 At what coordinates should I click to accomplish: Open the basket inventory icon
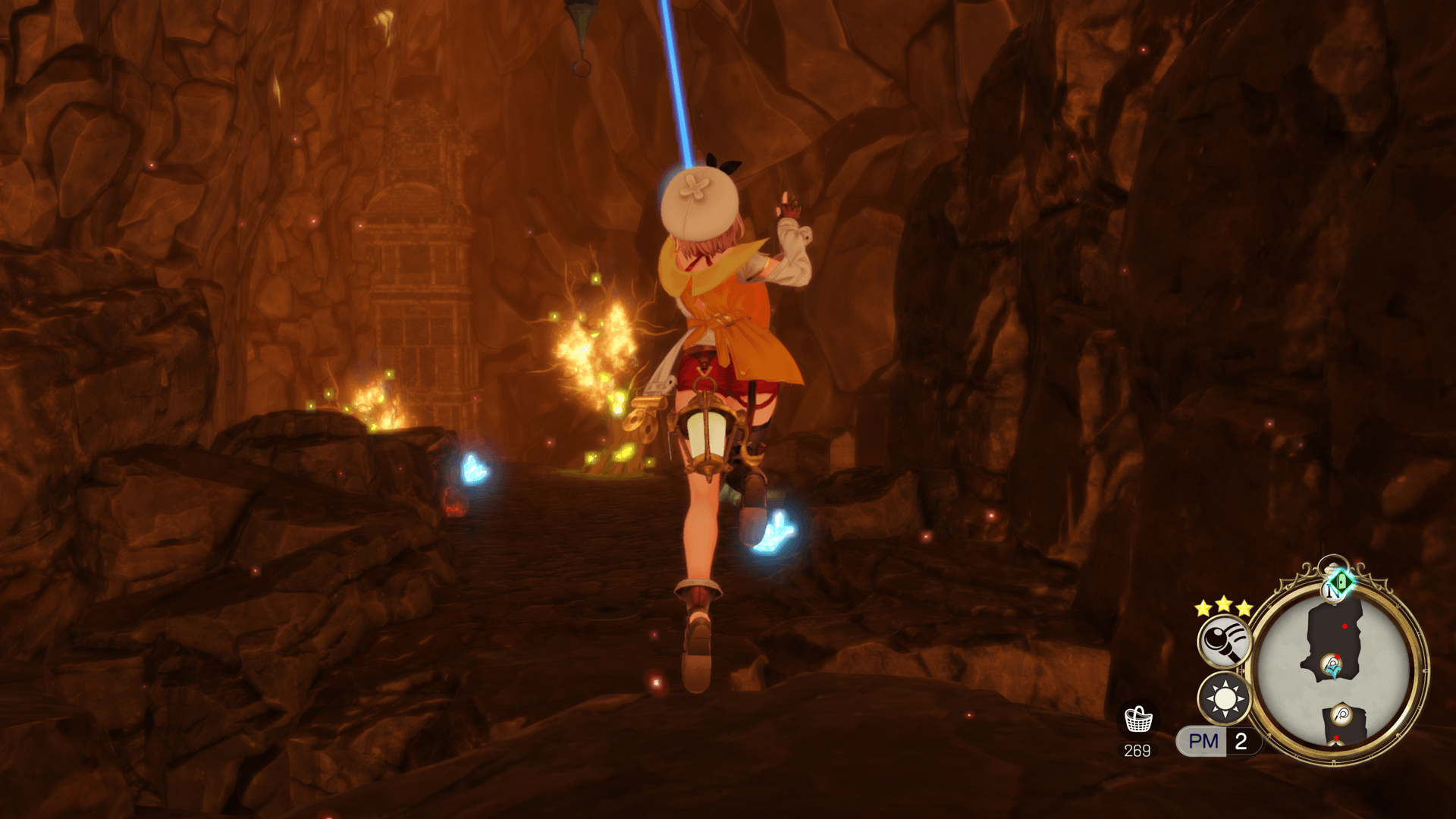pos(1138,719)
